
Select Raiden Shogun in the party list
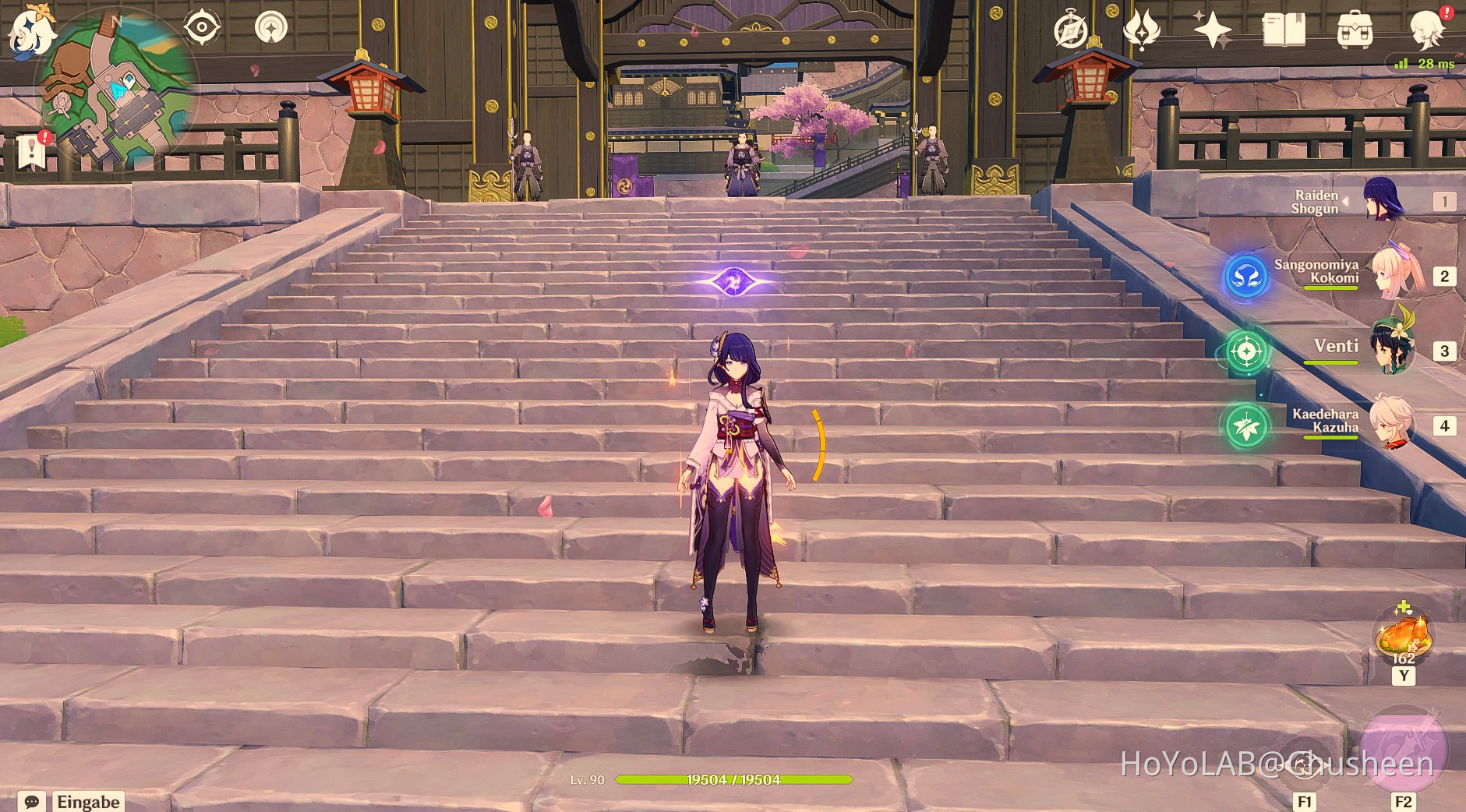[1383, 200]
